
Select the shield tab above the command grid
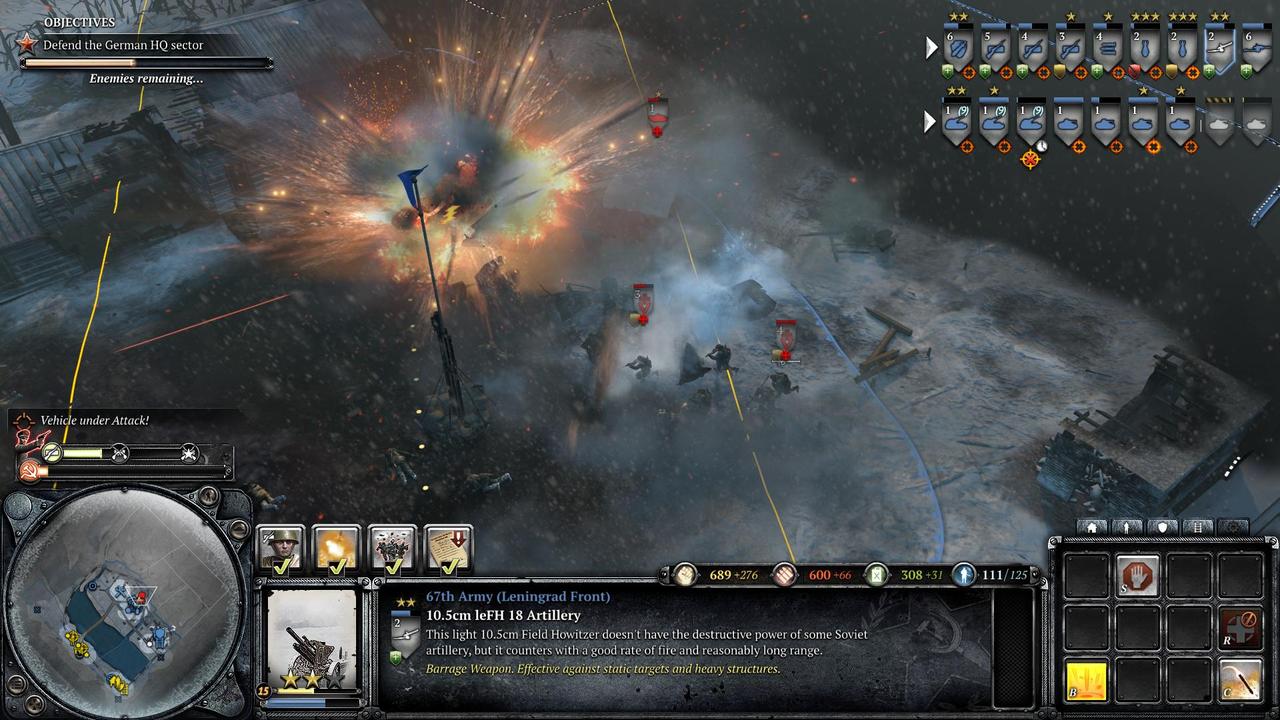[x=1162, y=527]
